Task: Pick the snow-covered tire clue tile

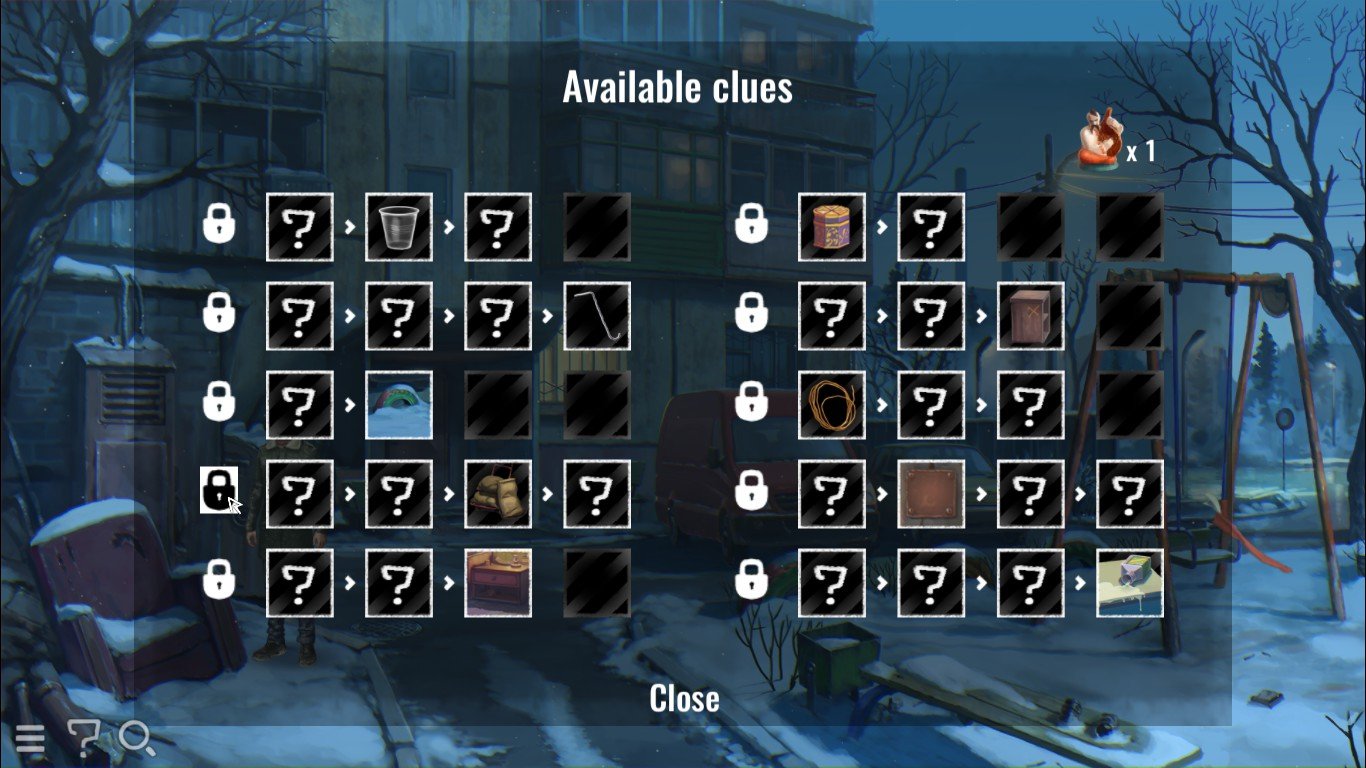Action: coord(399,405)
